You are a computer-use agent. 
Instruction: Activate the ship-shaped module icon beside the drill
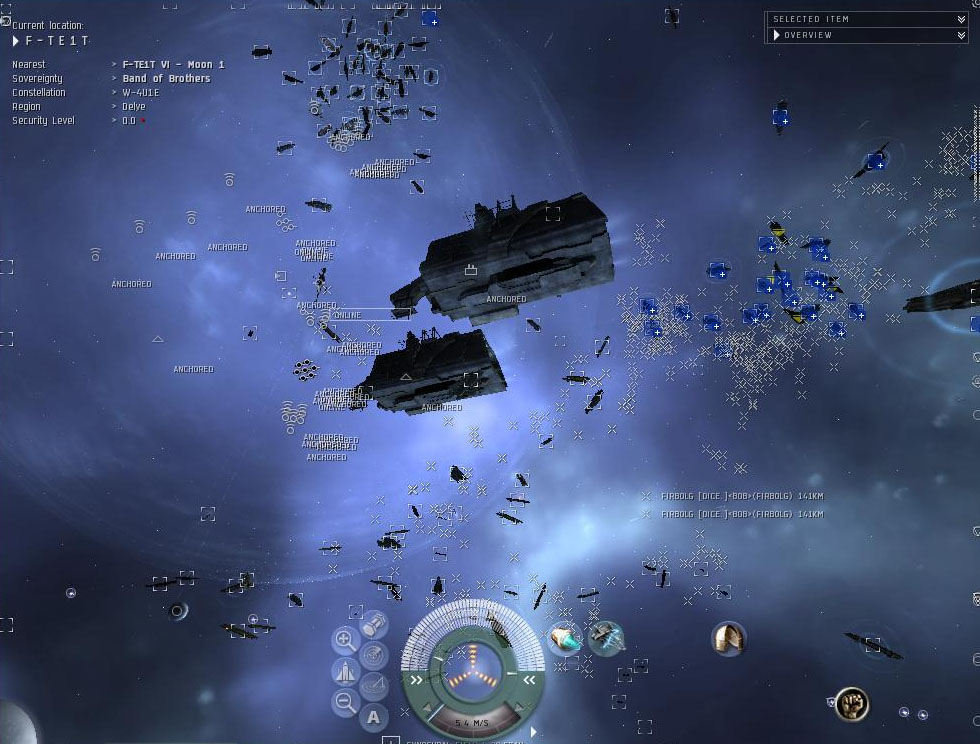coord(606,638)
